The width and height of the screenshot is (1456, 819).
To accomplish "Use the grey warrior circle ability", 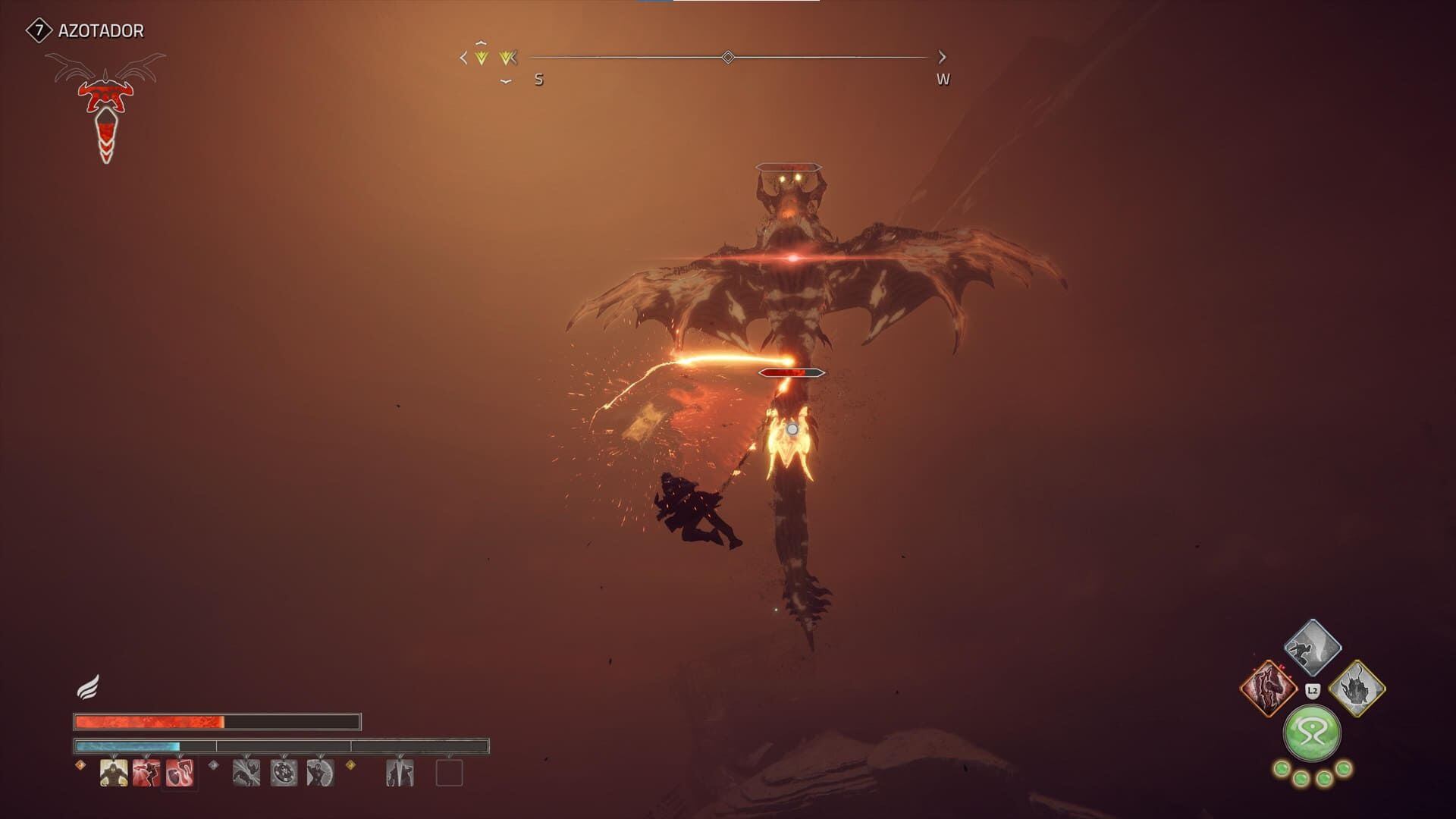I will pyautogui.click(x=320, y=773).
